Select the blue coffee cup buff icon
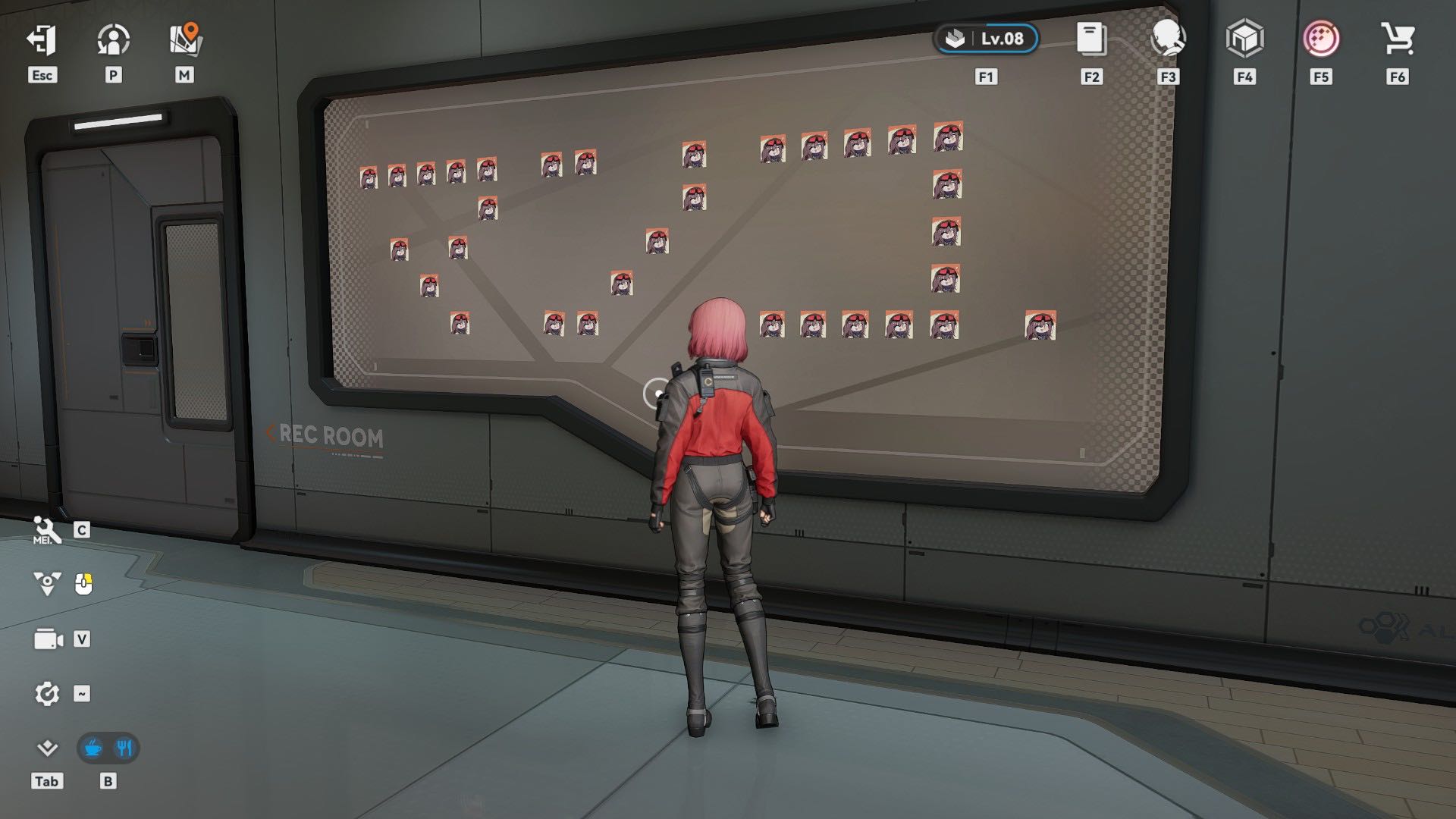This screenshot has height=819, width=1456. point(93,748)
